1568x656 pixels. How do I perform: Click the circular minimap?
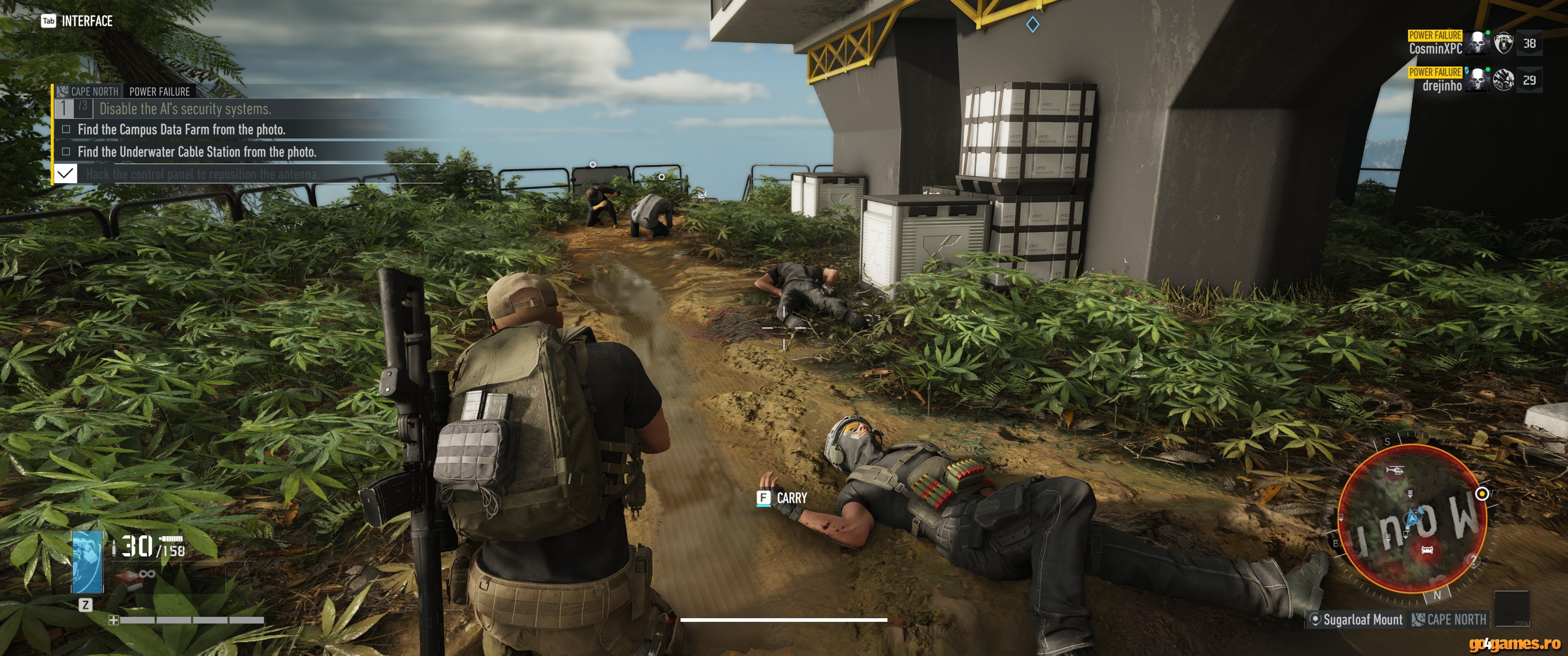coord(1412,518)
